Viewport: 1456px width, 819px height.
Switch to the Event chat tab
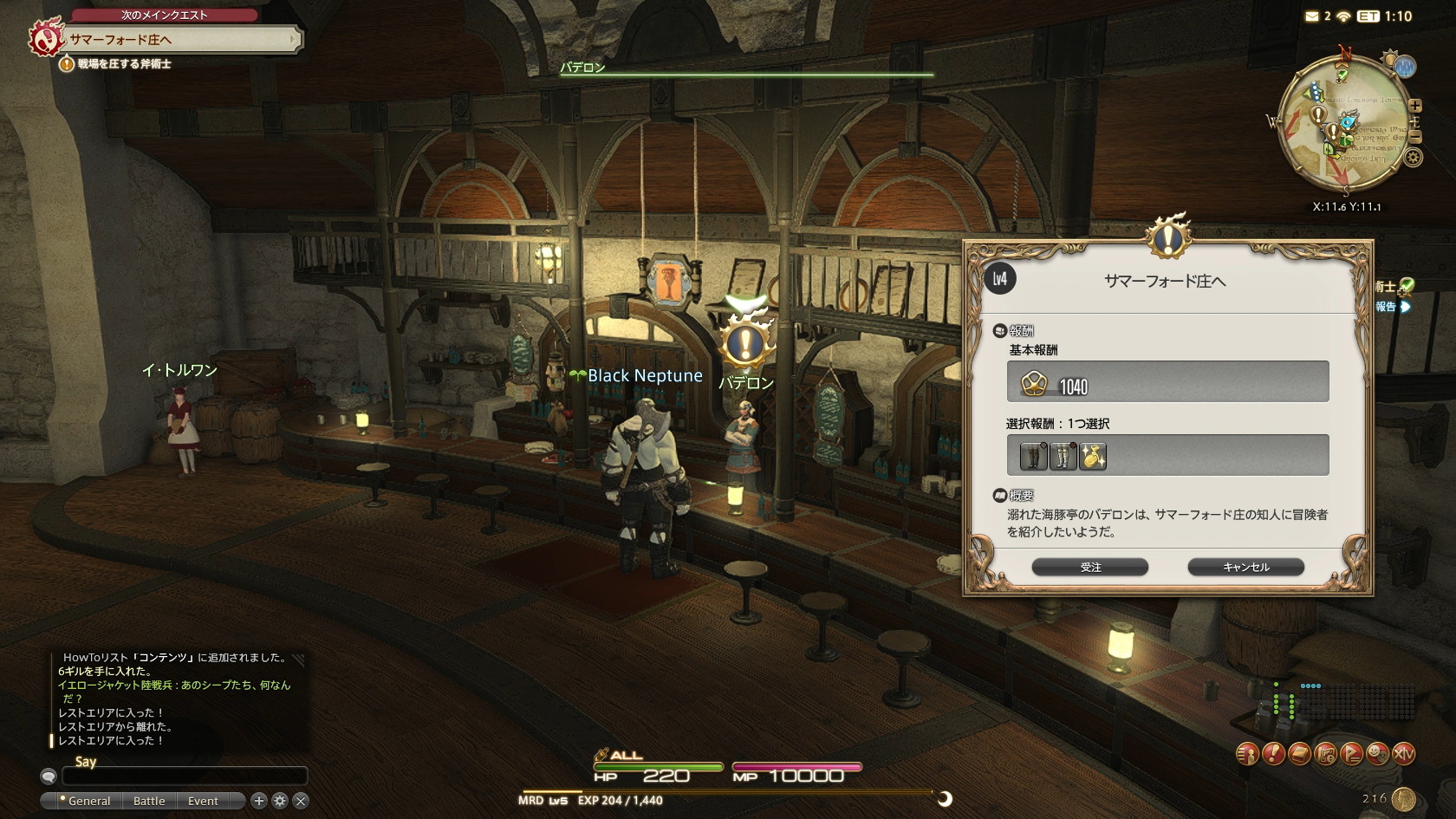click(x=203, y=801)
